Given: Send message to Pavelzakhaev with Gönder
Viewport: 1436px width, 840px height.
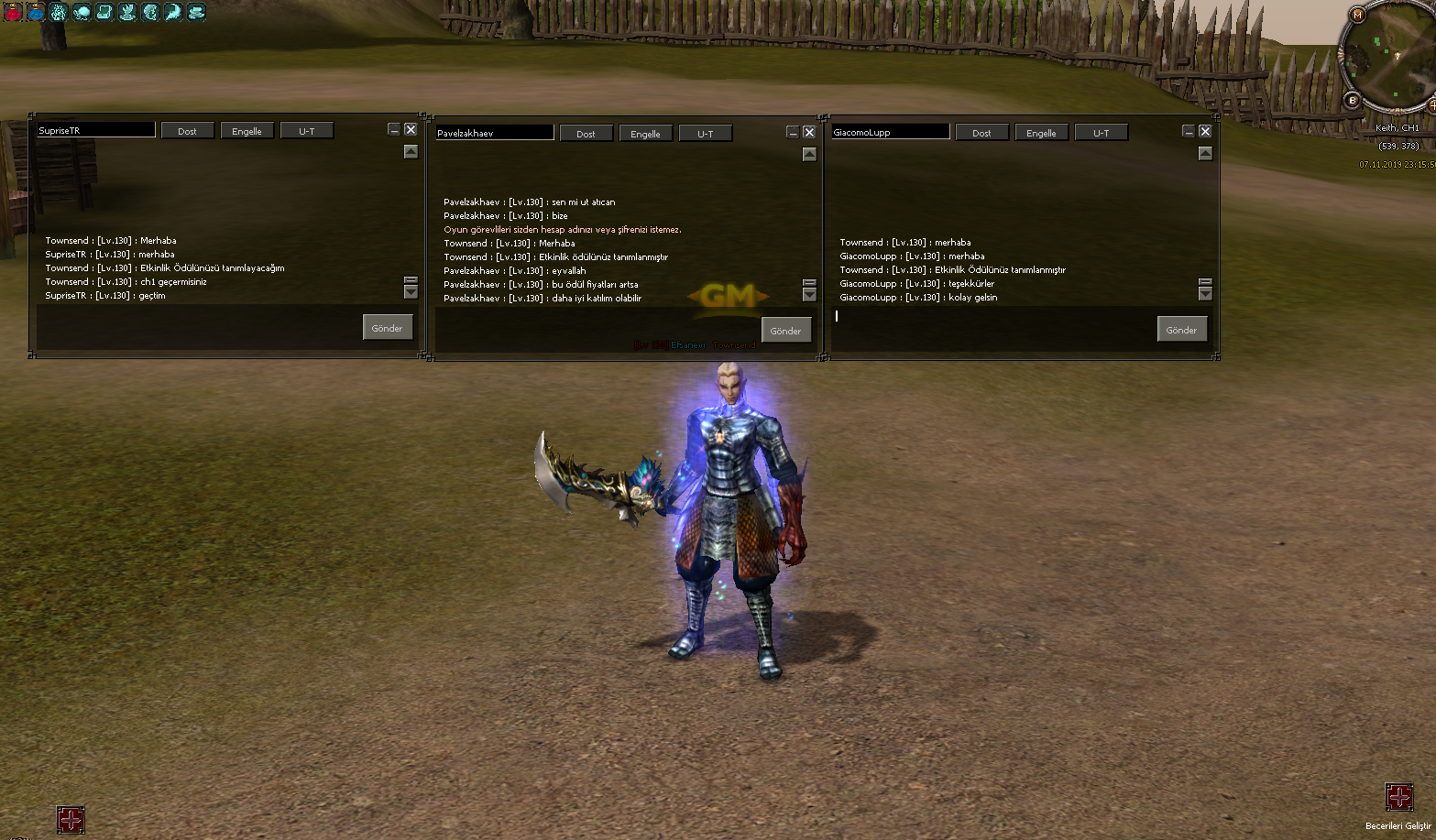Looking at the screenshot, I should [785, 331].
